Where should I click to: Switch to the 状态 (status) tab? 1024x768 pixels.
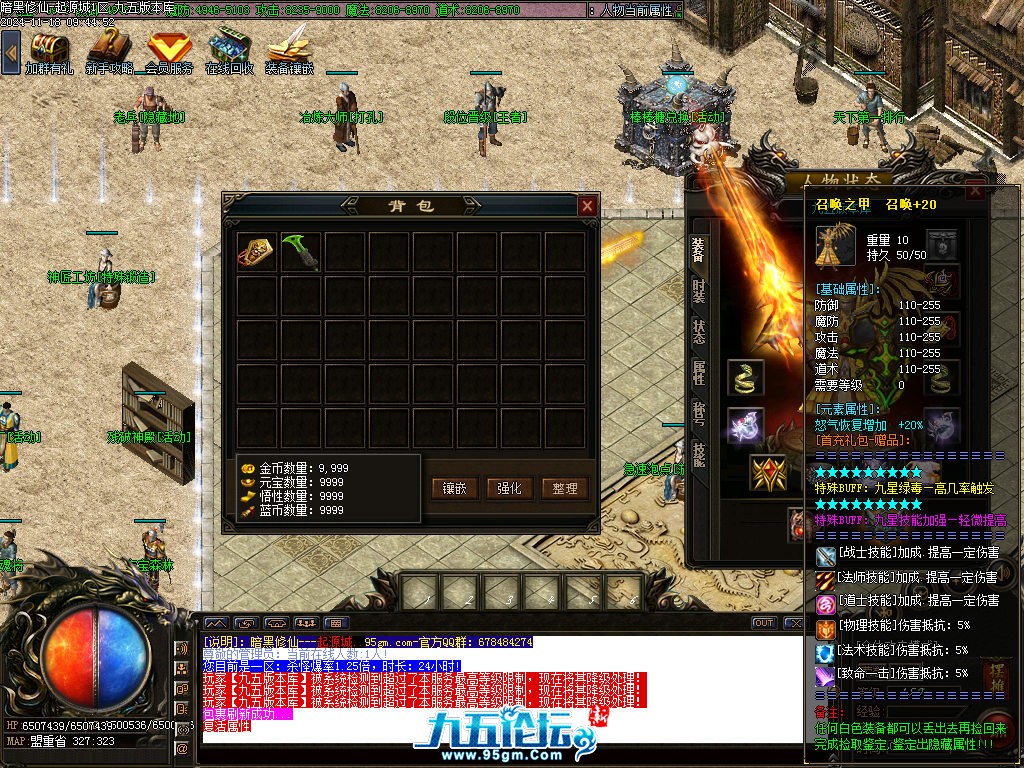pyautogui.click(x=699, y=332)
